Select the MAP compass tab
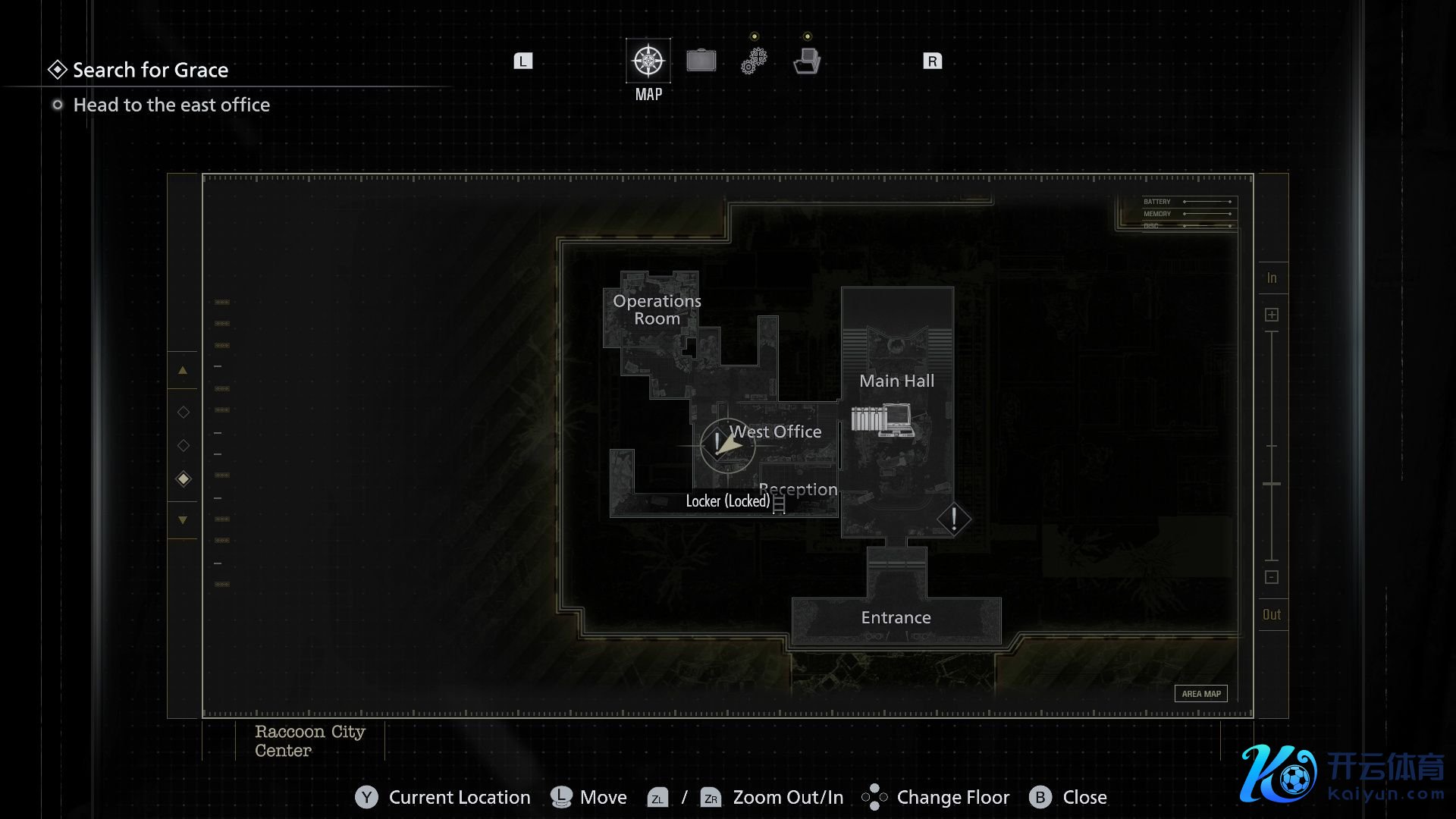The image size is (1456, 819). click(x=648, y=61)
